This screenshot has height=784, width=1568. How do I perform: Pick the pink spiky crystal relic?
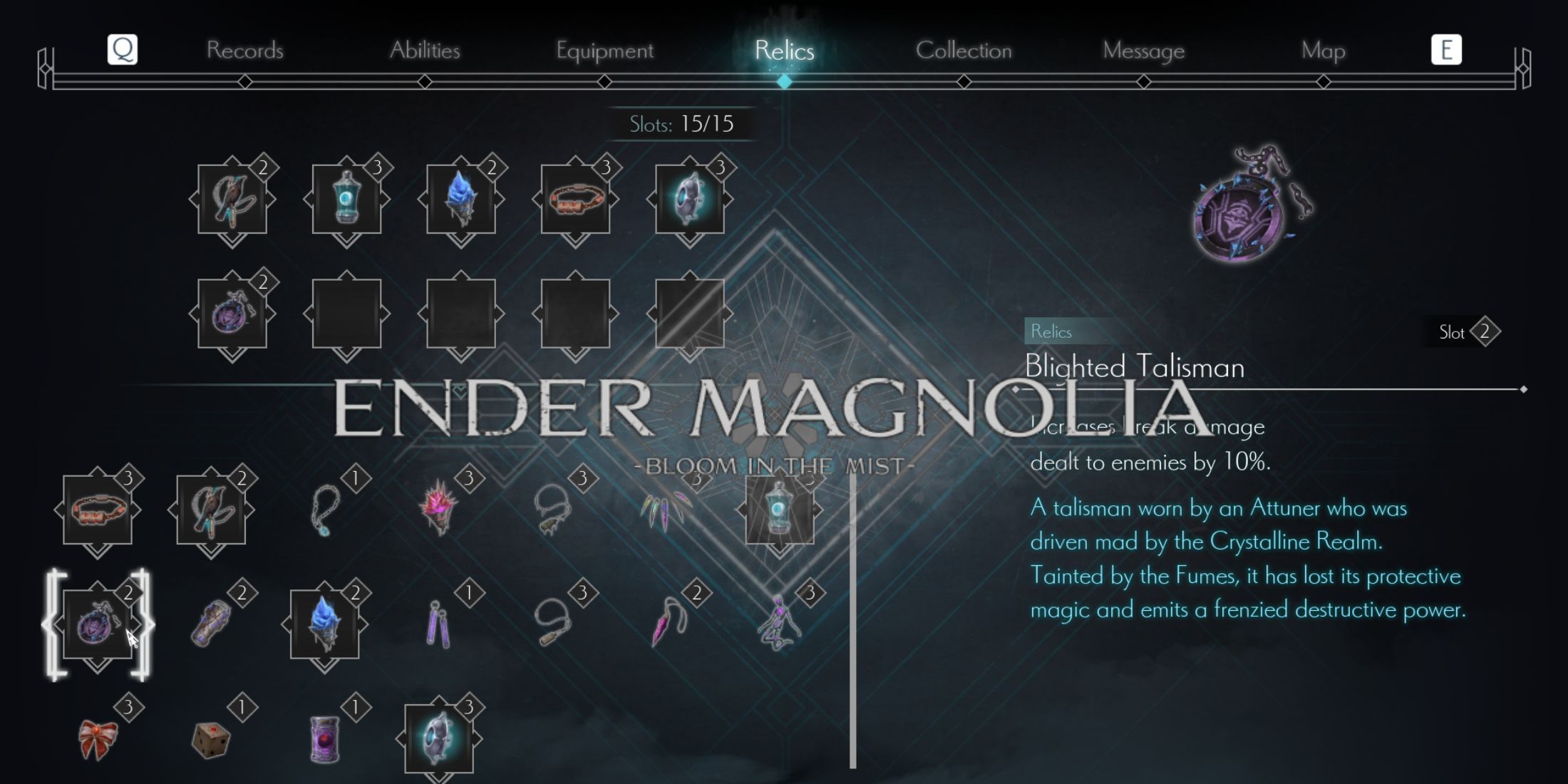pyautogui.click(x=439, y=507)
